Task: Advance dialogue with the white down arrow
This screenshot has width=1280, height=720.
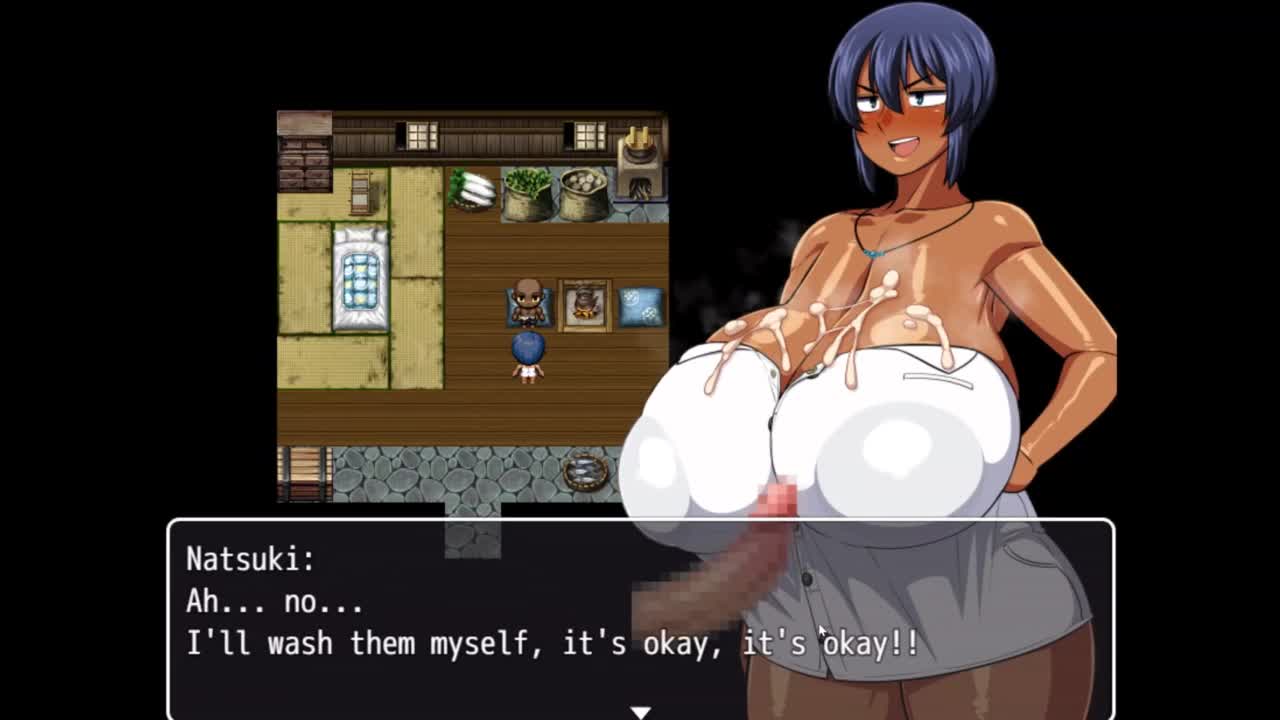Action: (640, 712)
